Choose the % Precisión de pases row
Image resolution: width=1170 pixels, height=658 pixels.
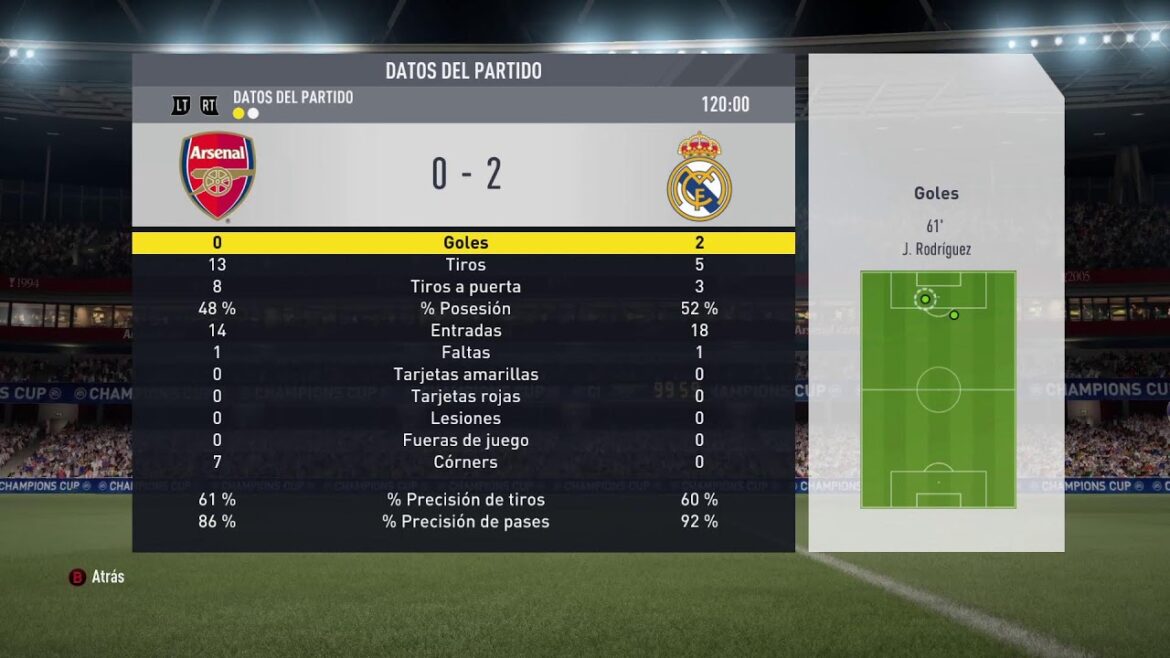coord(465,522)
